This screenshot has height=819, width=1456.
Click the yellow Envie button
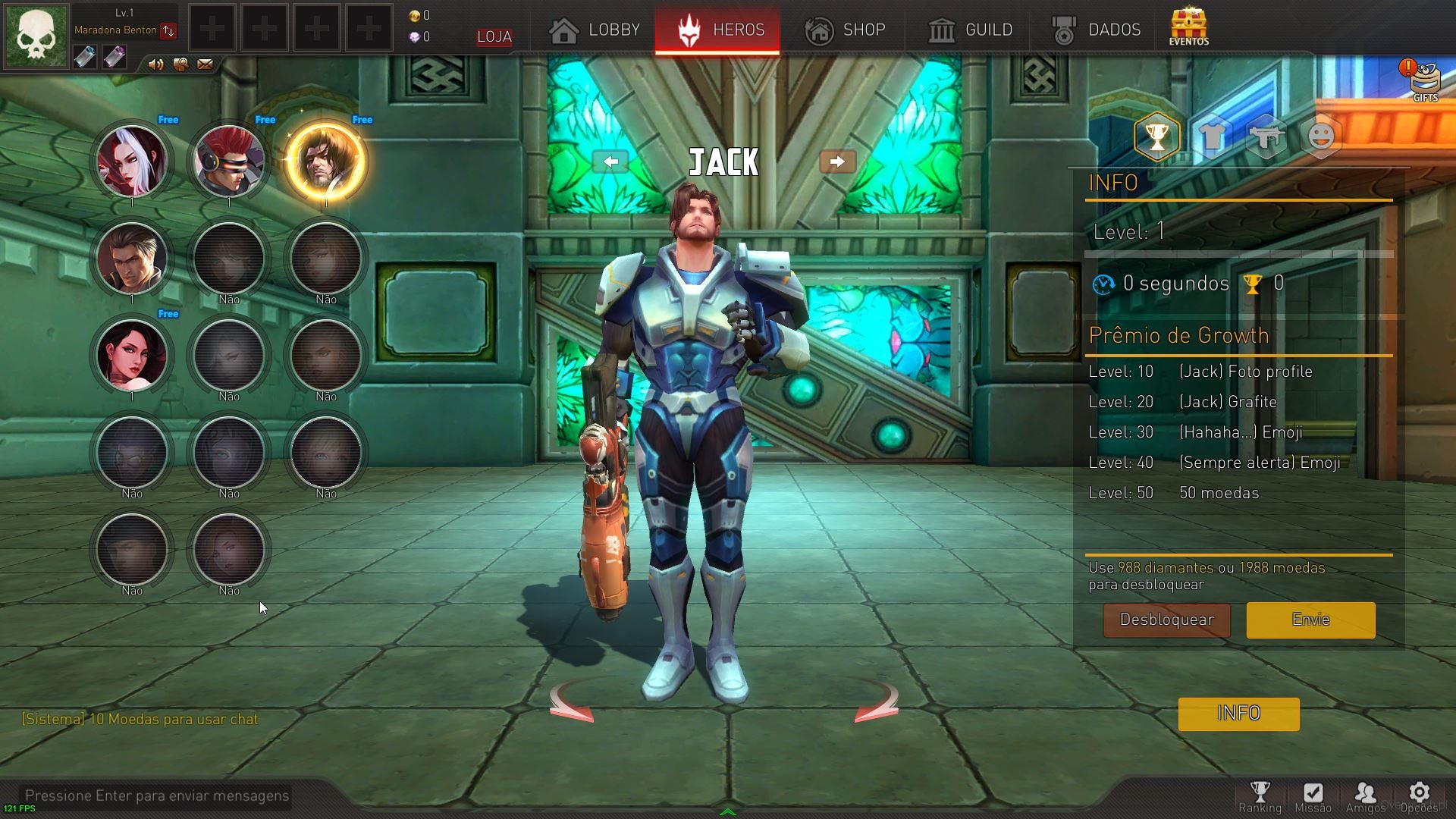point(1310,620)
